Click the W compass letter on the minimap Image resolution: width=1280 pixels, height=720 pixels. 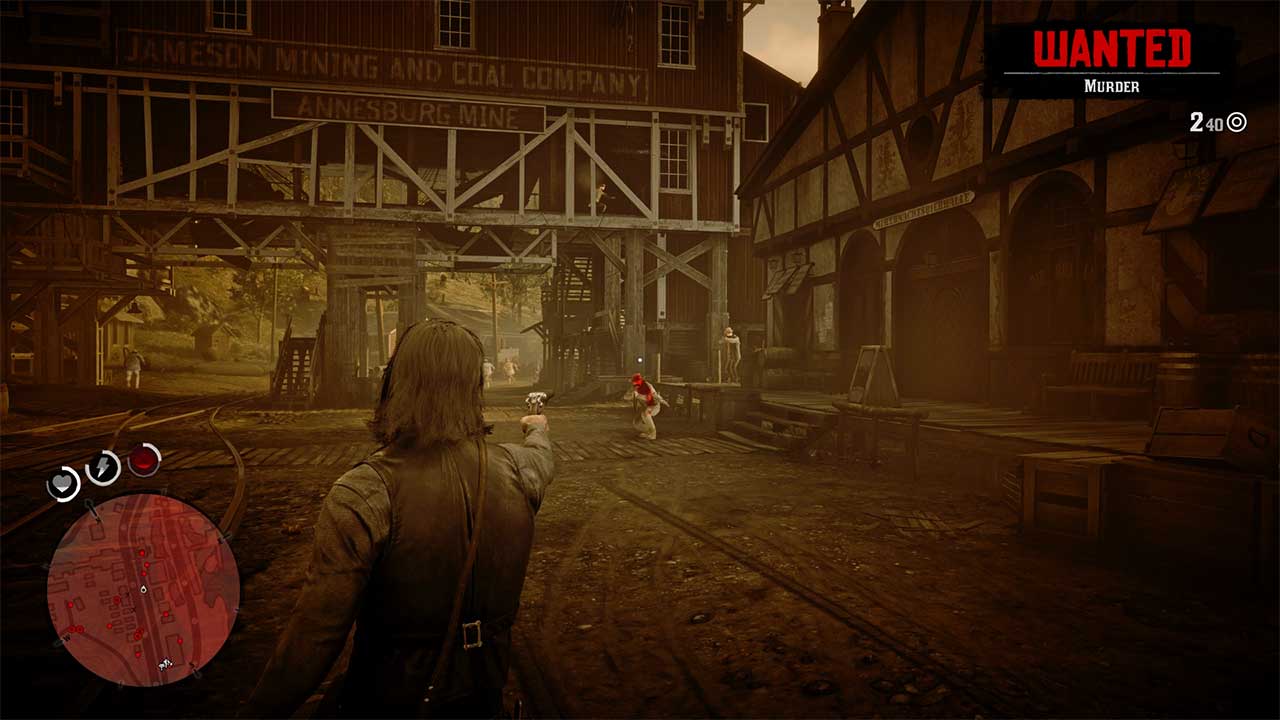click(x=67, y=636)
